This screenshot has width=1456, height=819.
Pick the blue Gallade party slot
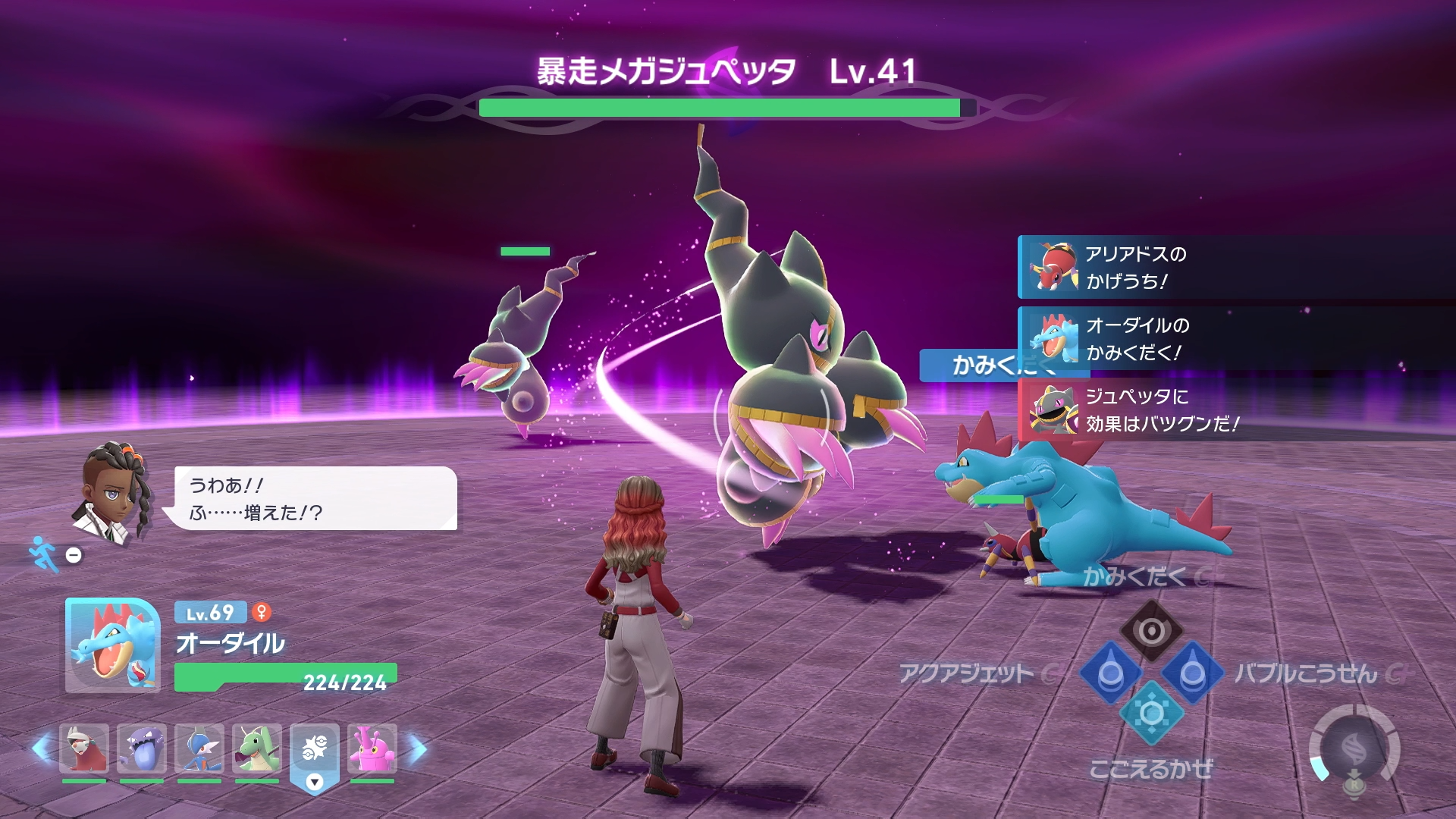(x=199, y=748)
